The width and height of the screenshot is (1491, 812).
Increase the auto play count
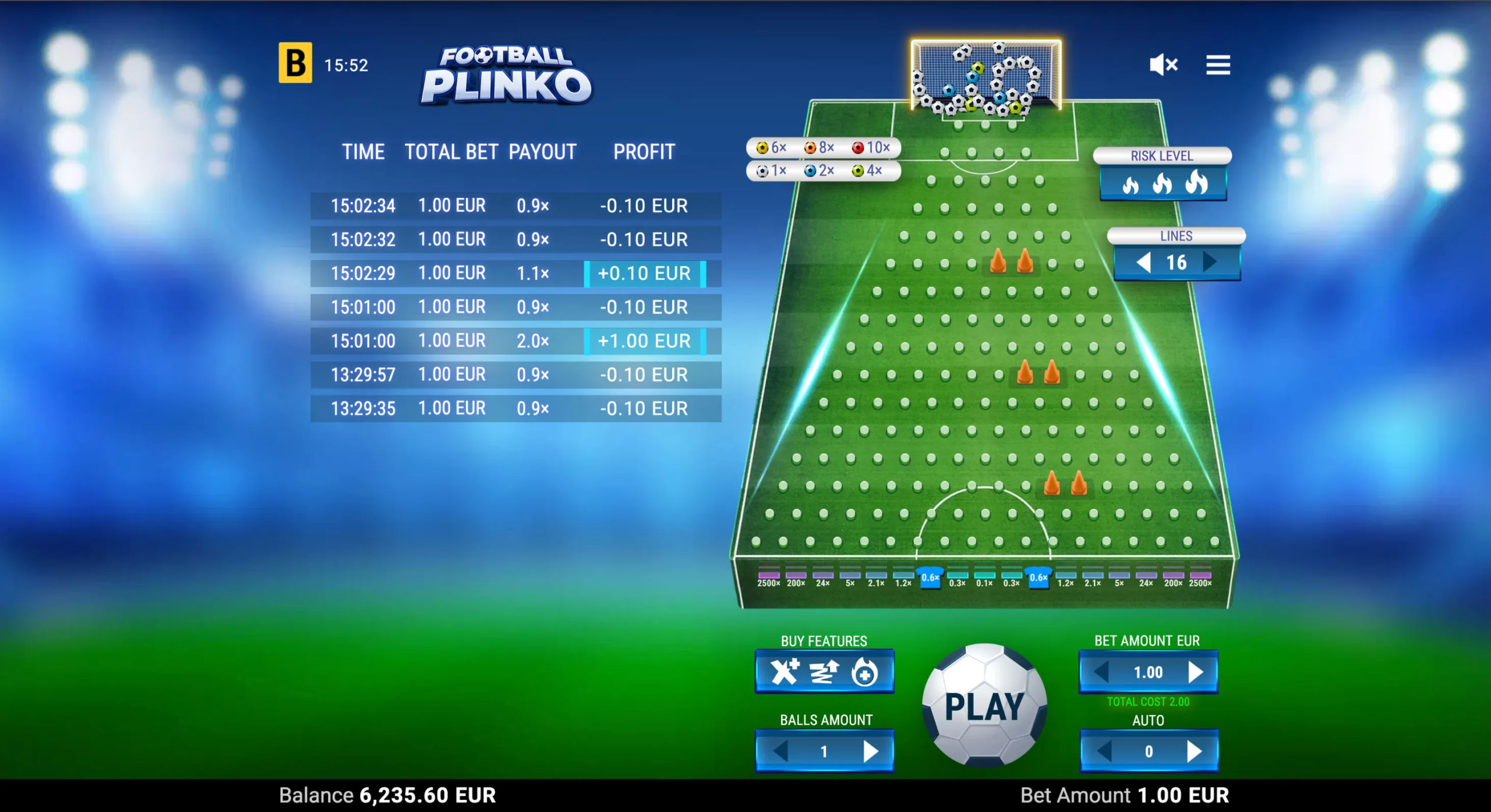pos(1195,751)
